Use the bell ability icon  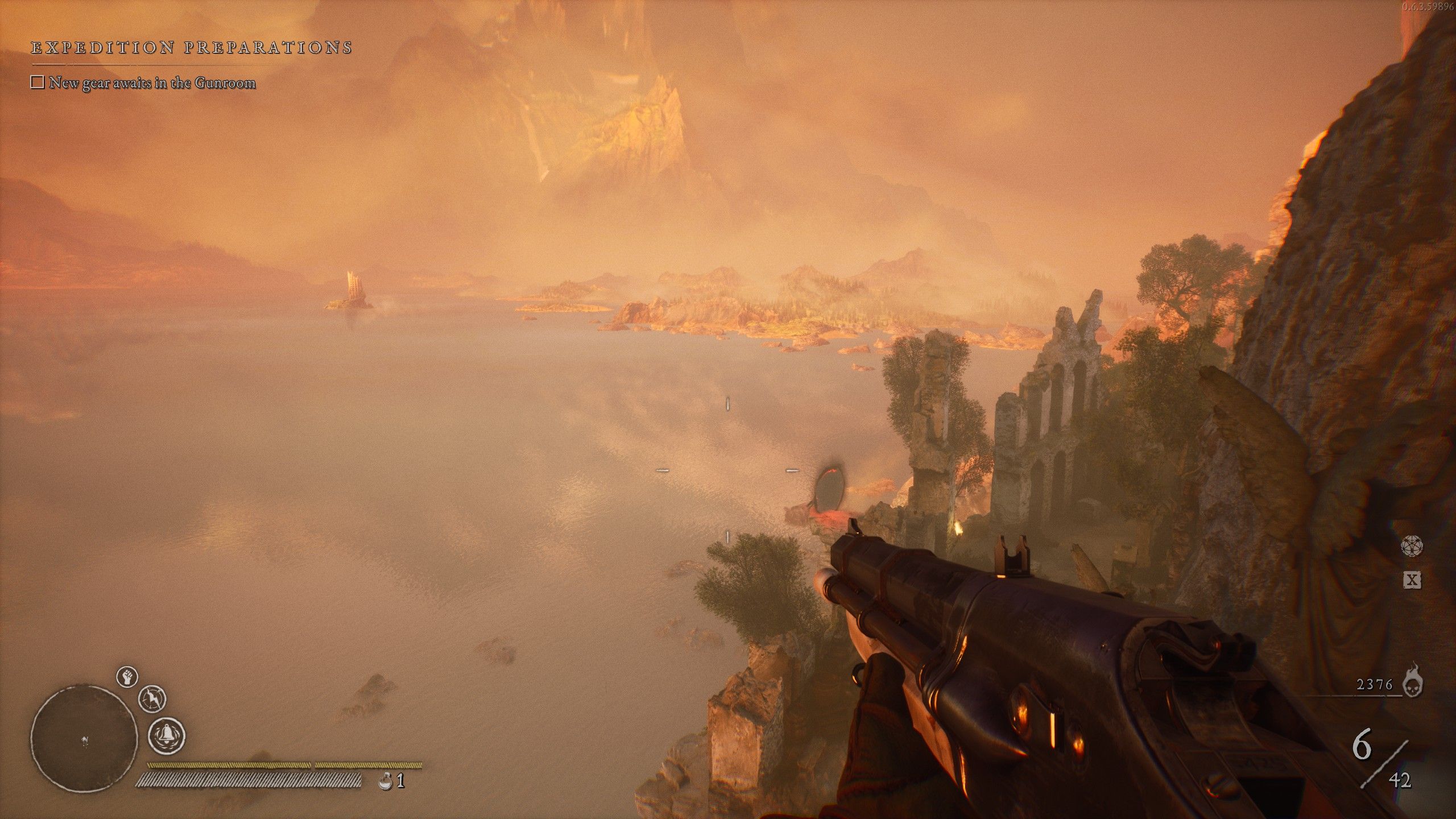click(x=167, y=735)
